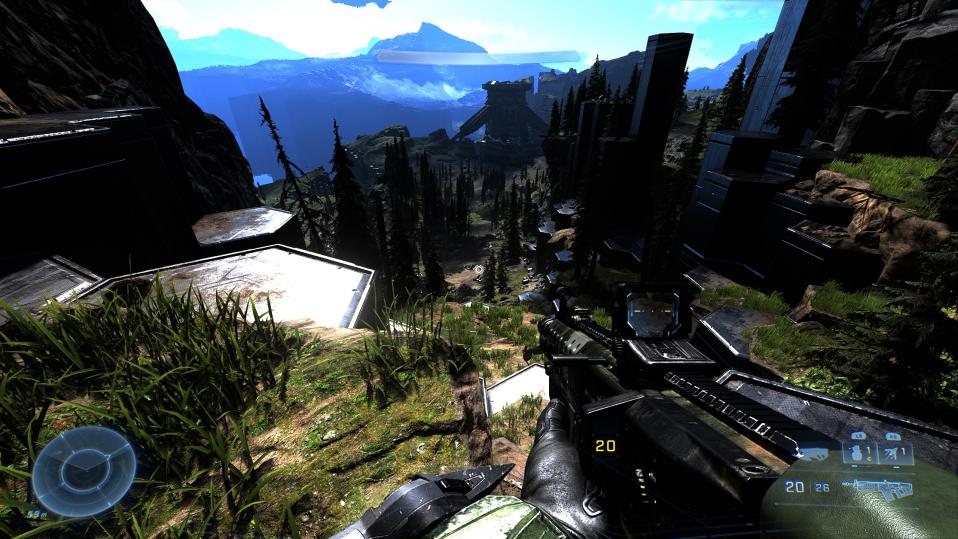Select the equipment ability slot beside the grenade
The image size is (958, 539).
(895, 453)
